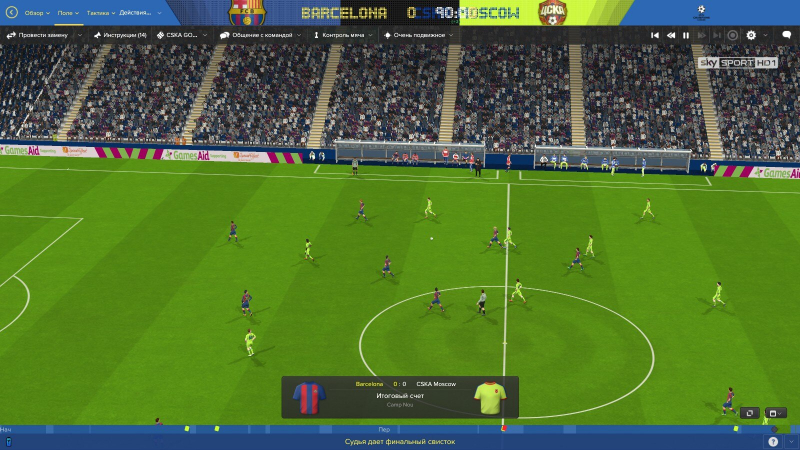The image size is (800, 450).
Task: Open match settings gear icon
Action: pos(751,35)
